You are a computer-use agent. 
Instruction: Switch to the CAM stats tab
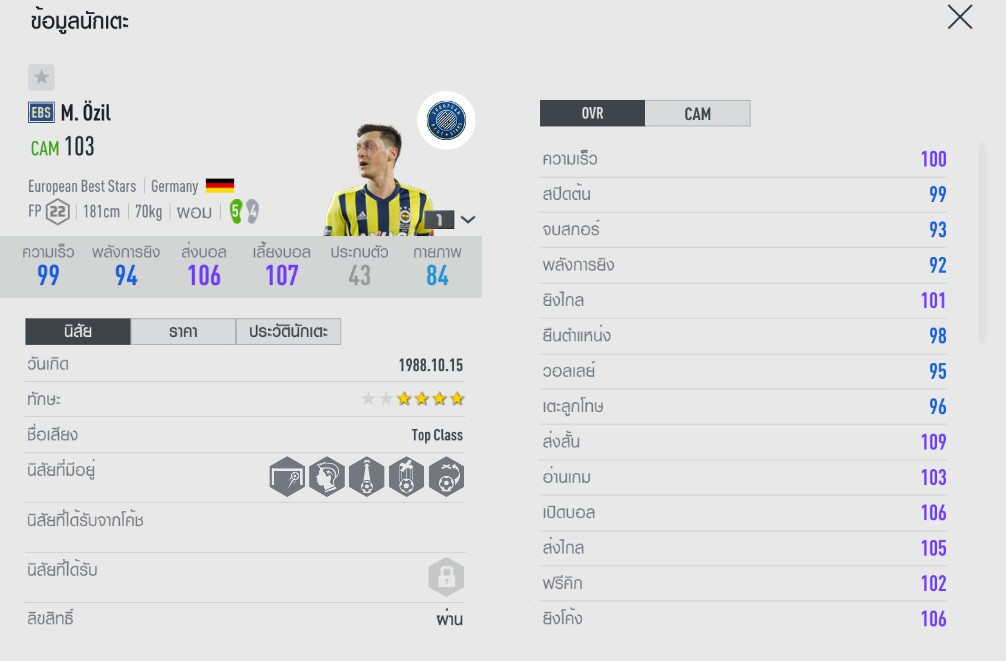(697, 113)
